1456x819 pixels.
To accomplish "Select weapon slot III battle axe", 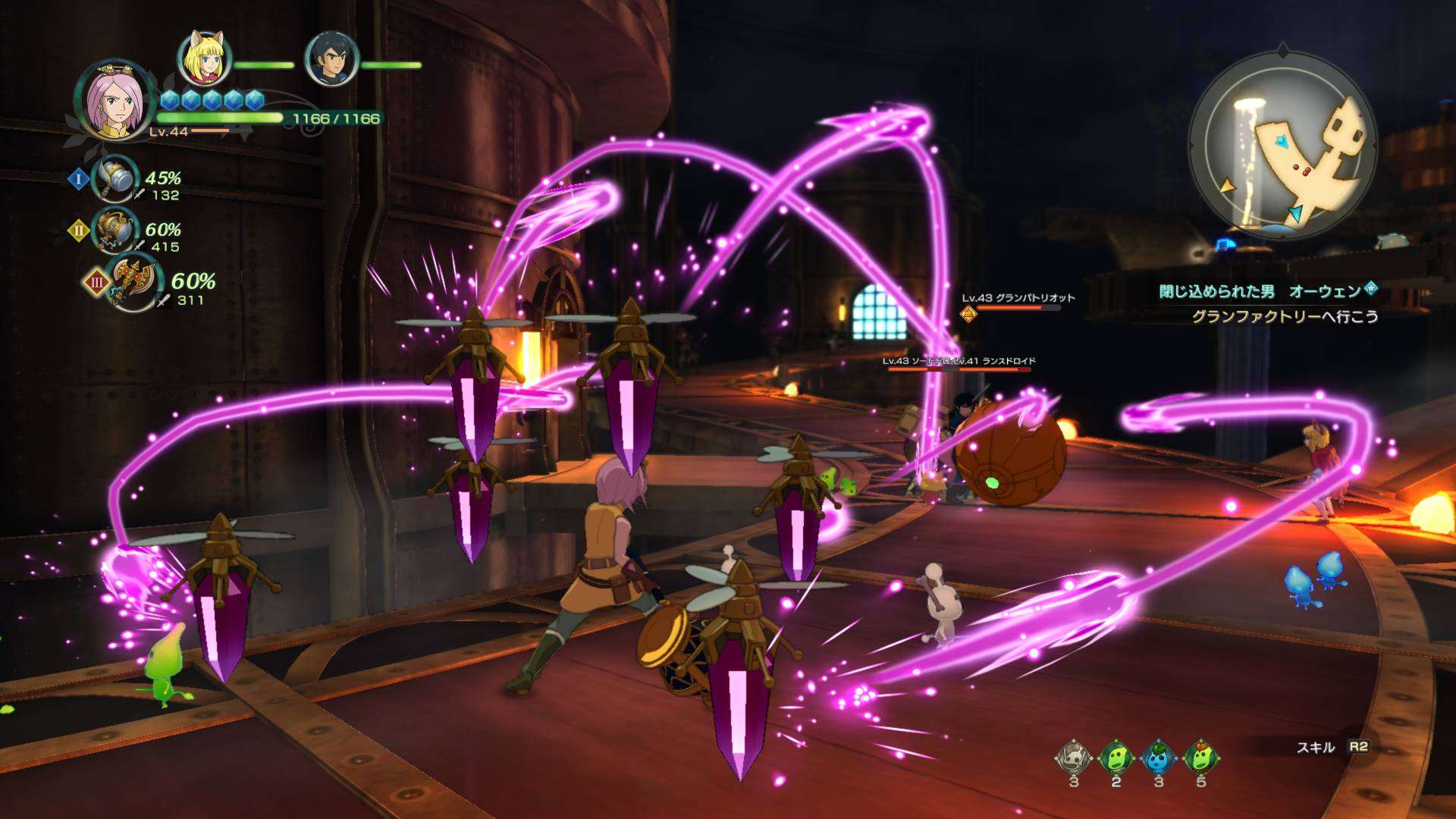I will pos(132,283).
